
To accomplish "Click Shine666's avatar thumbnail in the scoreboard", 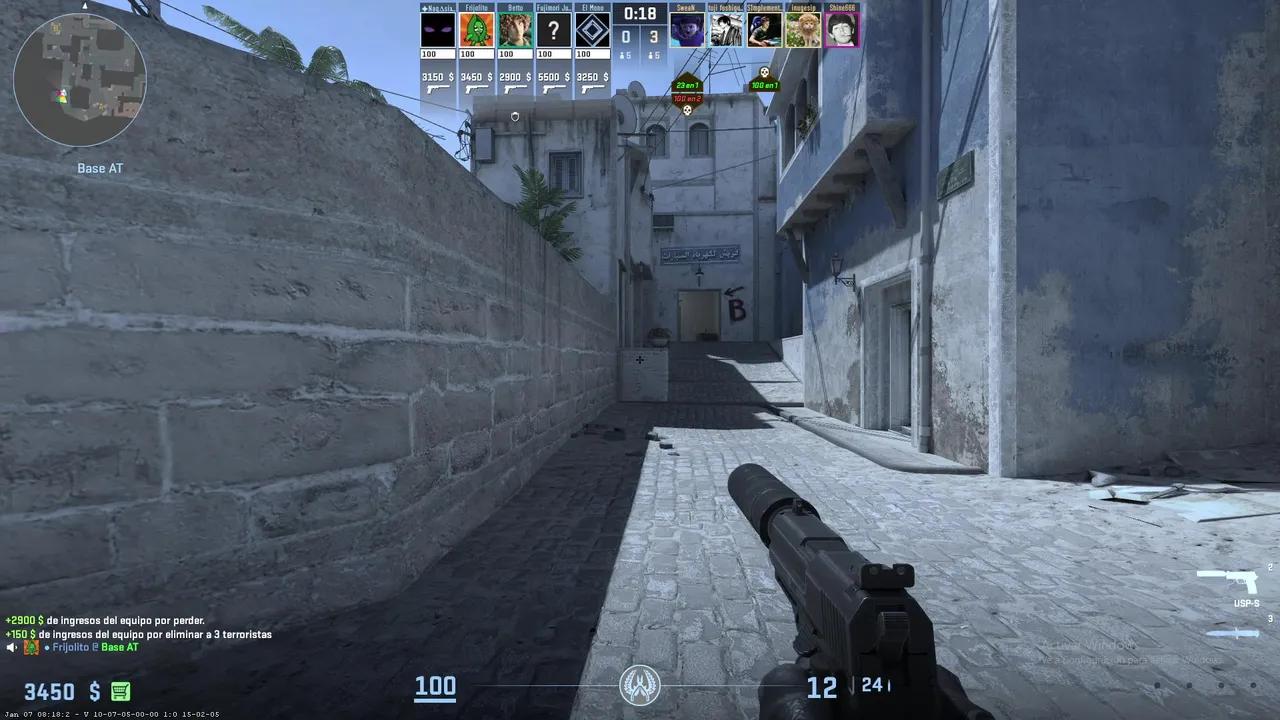I will pyautogui.click(x=841, y=28).
